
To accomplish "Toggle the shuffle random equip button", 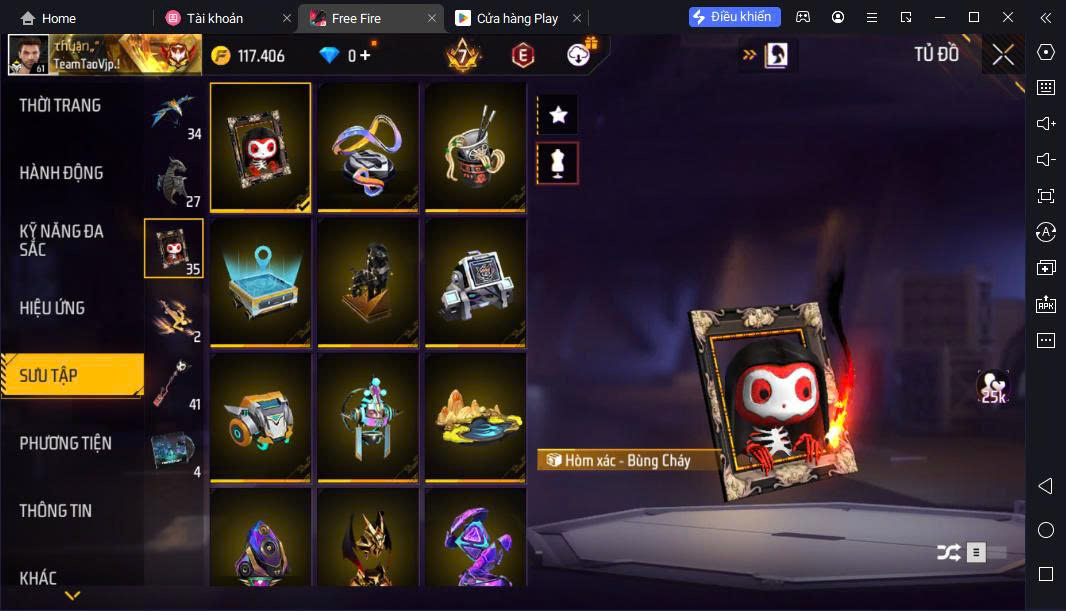I will click(948, 552).
